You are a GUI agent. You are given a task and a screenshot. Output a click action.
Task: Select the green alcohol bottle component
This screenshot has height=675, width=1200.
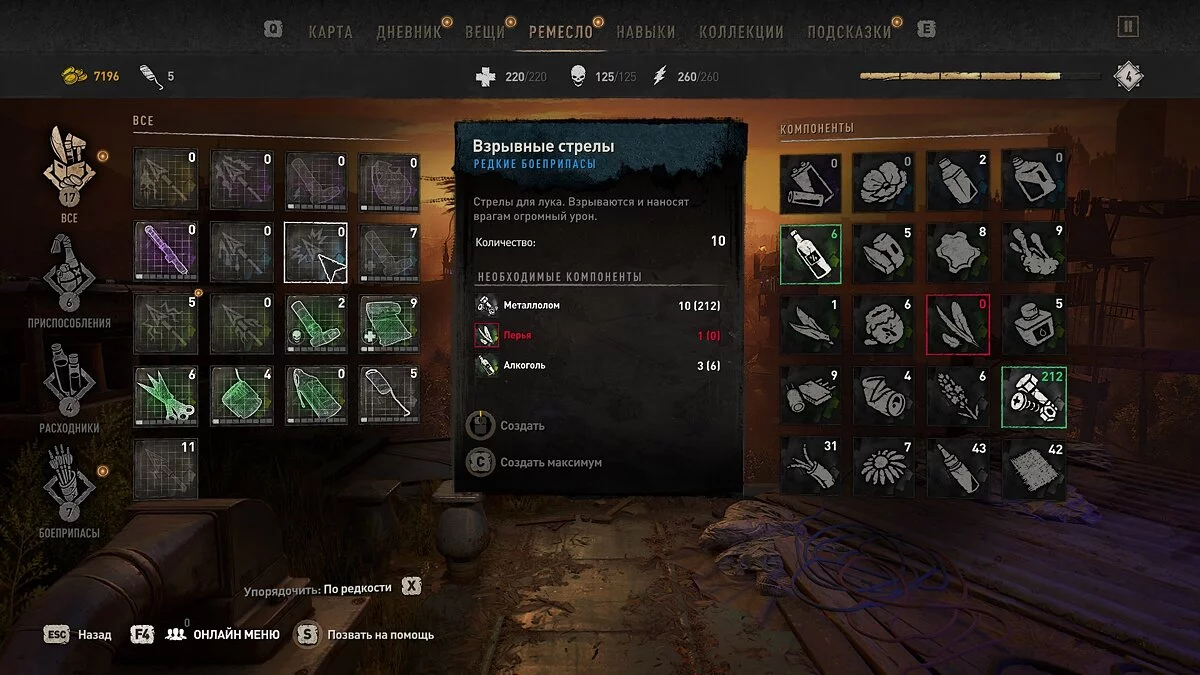coord(810,254)
